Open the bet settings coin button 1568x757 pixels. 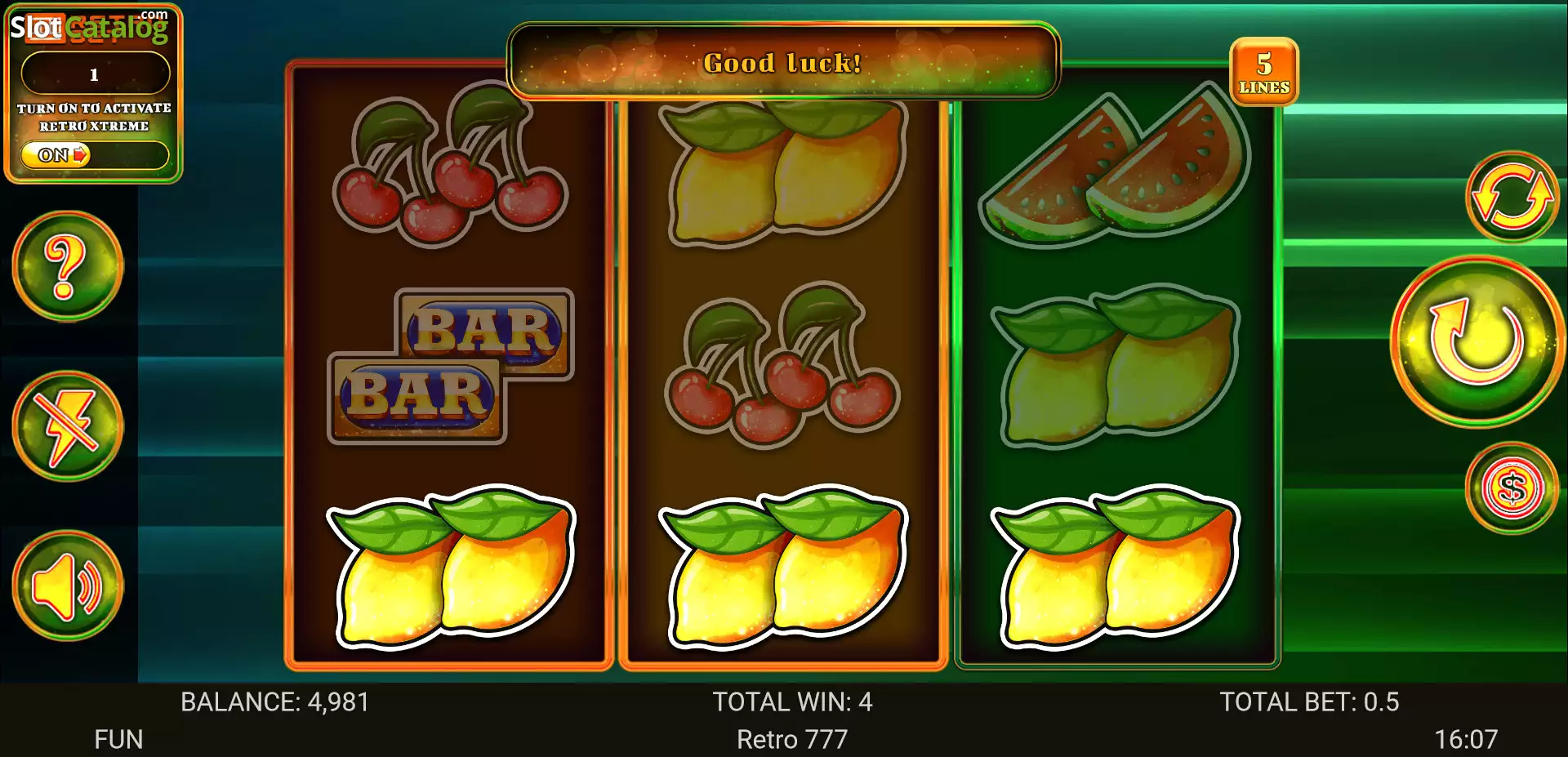pos(1512,488)
